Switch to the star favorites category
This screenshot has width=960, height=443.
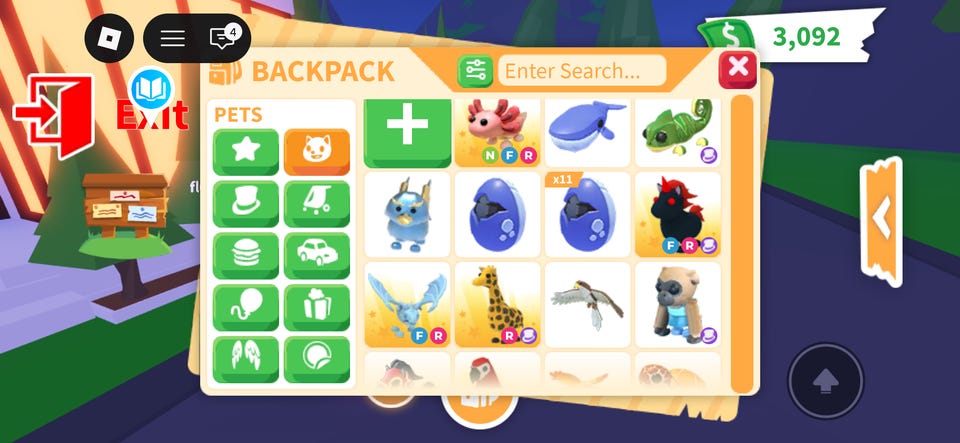click(245, 152)
